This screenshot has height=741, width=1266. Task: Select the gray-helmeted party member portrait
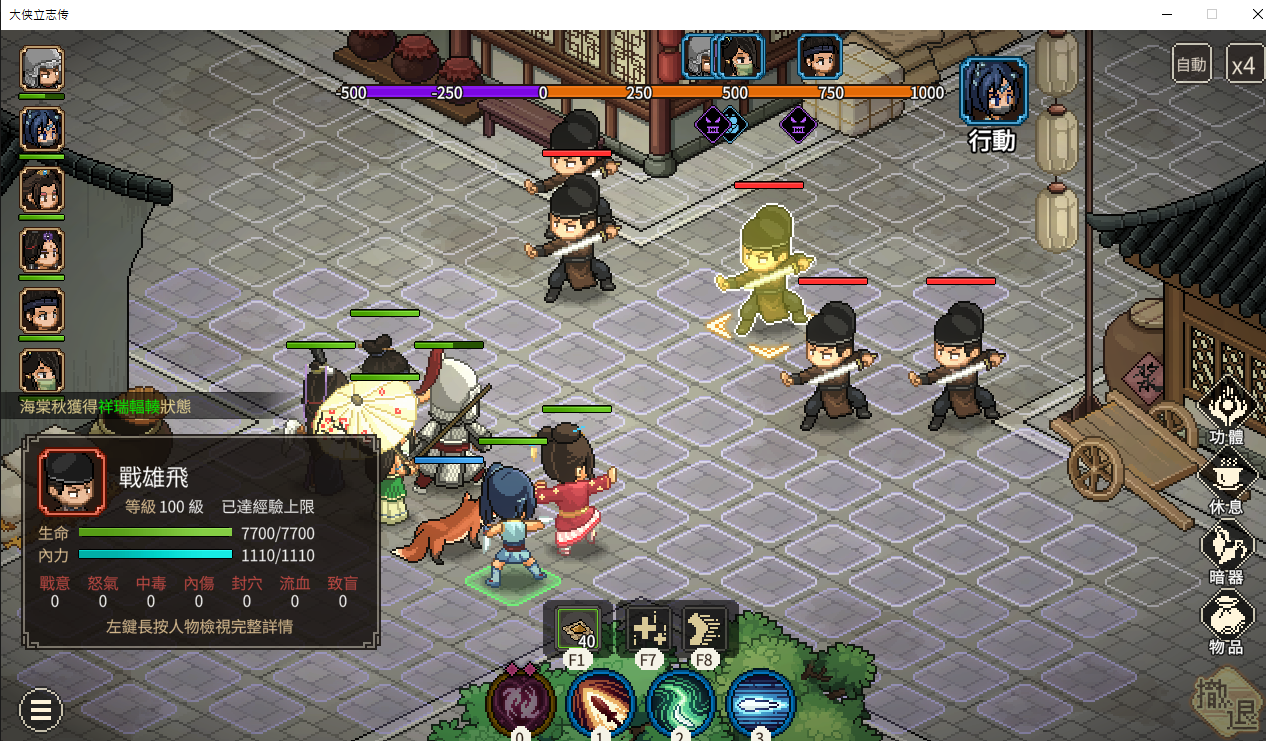(42, 68)
